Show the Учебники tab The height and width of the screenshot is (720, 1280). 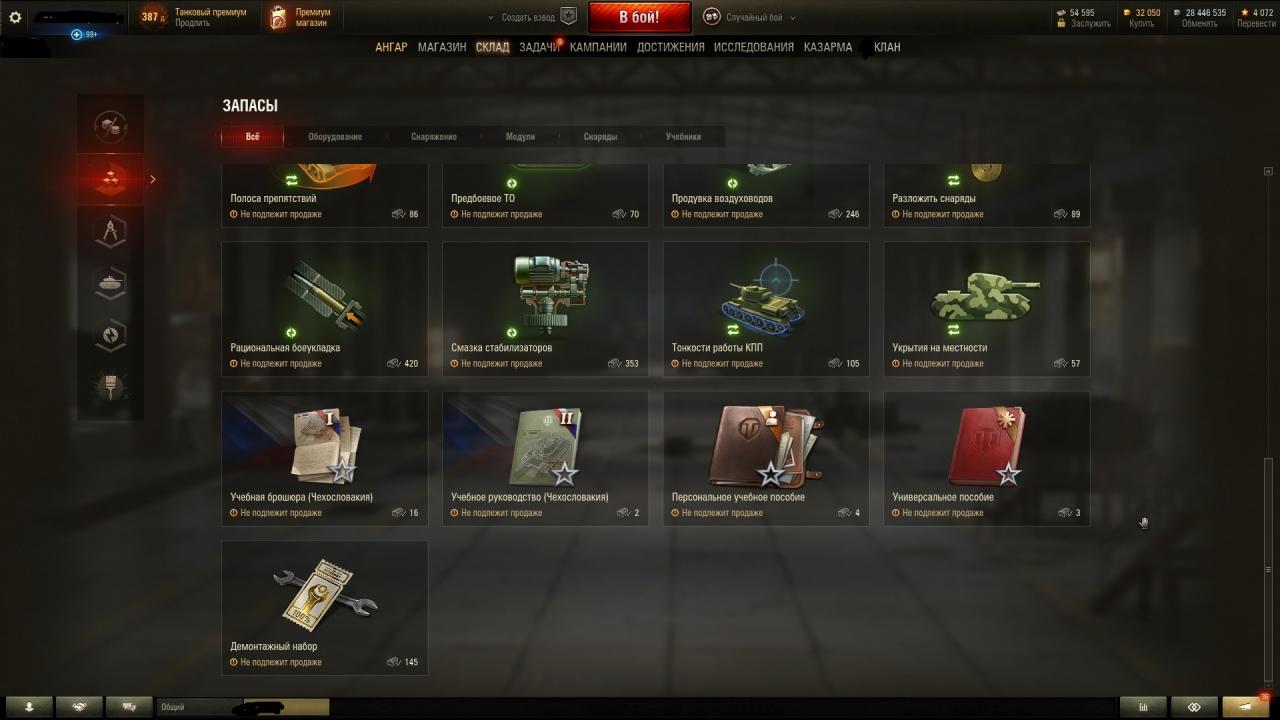click(x=683, y=137)
